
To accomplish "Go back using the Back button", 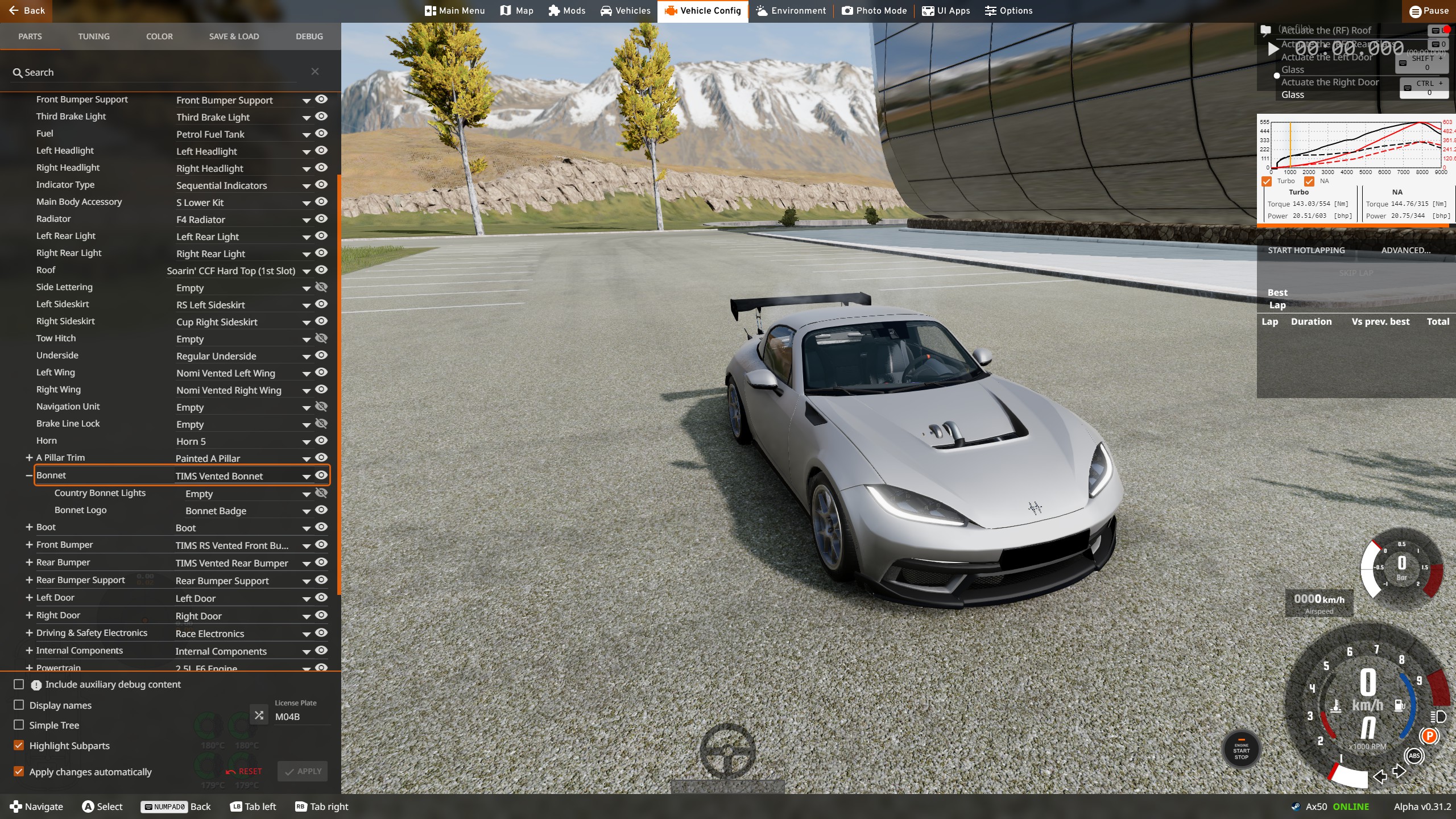I will point(27,11).
